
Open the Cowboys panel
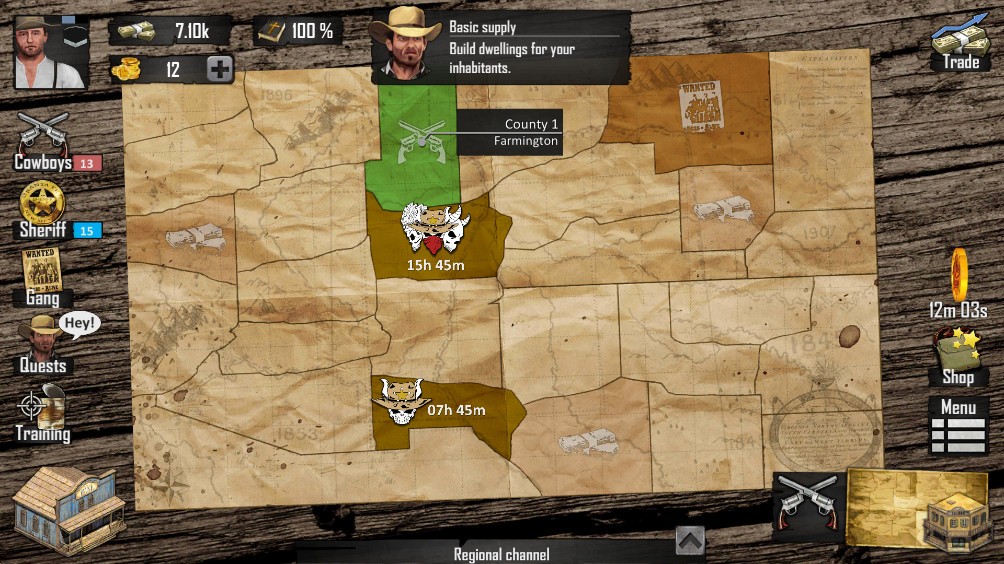44,141
